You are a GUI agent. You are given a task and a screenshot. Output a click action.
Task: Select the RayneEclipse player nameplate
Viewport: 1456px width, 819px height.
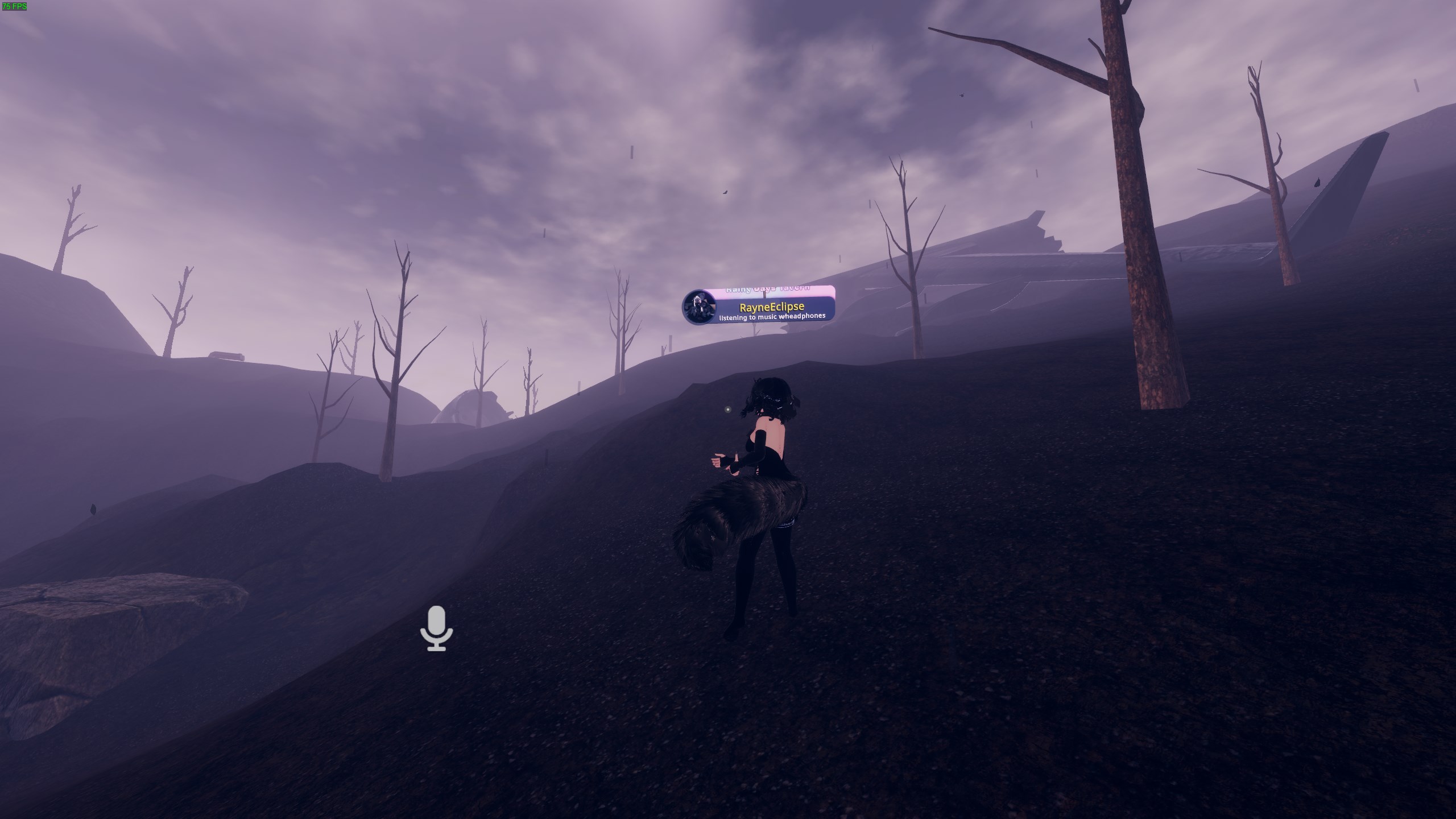[x=771, y=308]
